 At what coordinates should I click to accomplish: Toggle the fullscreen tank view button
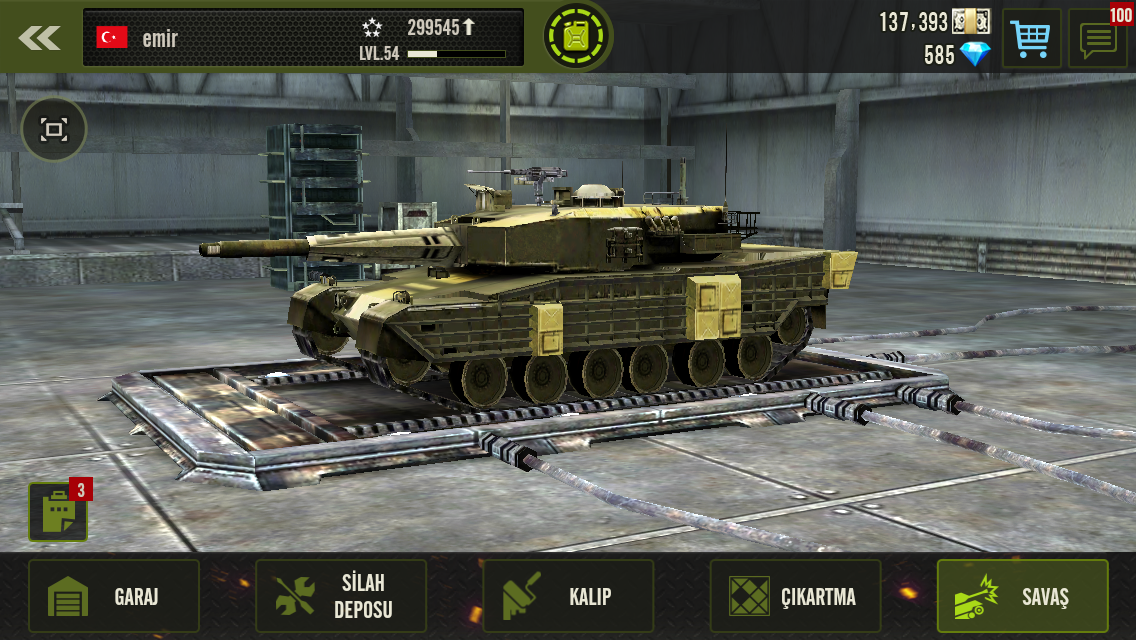[x=54, y=129]
